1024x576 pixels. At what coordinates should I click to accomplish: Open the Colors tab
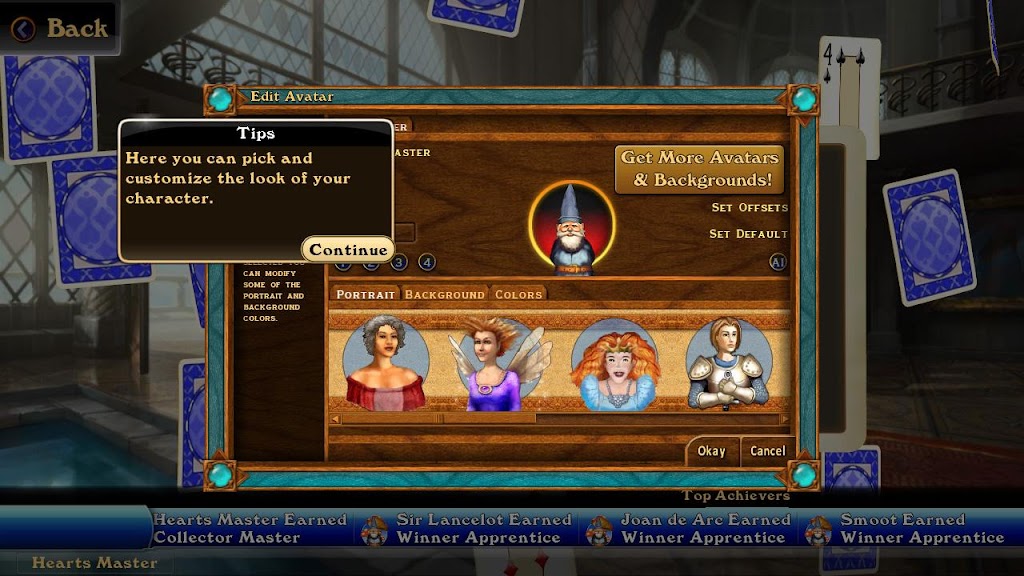pyautogui.click(x=518, y=294)
